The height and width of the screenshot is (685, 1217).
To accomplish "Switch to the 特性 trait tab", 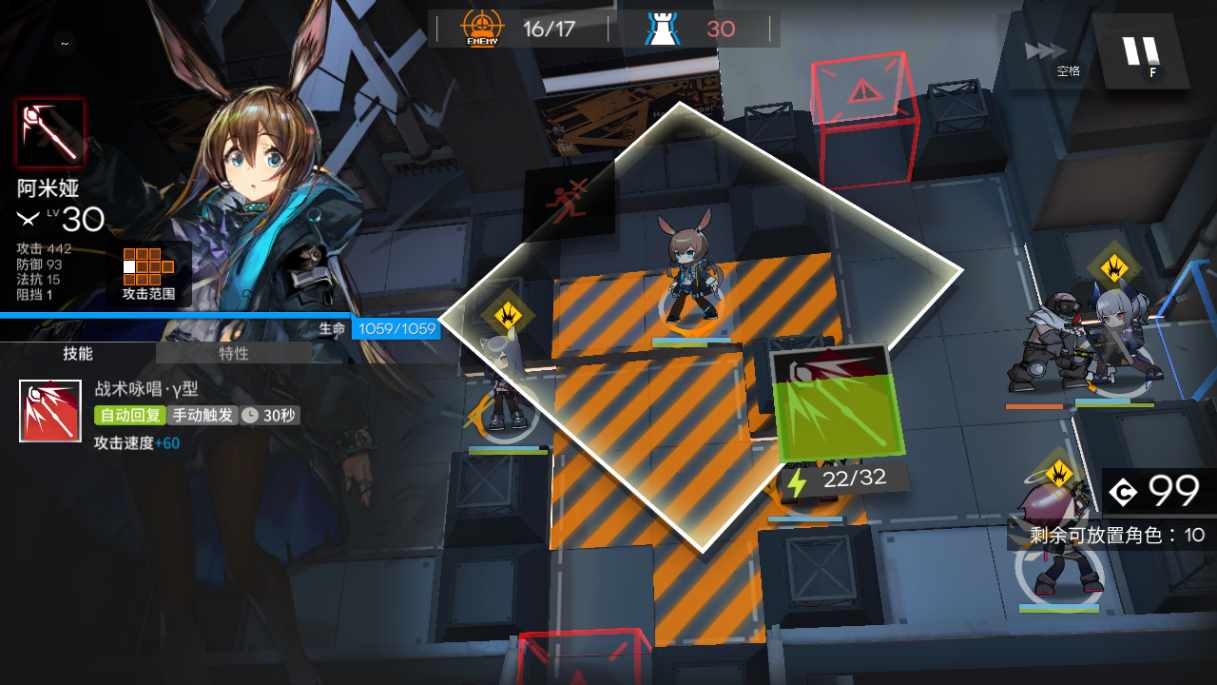I will click(x=233, y=353).
